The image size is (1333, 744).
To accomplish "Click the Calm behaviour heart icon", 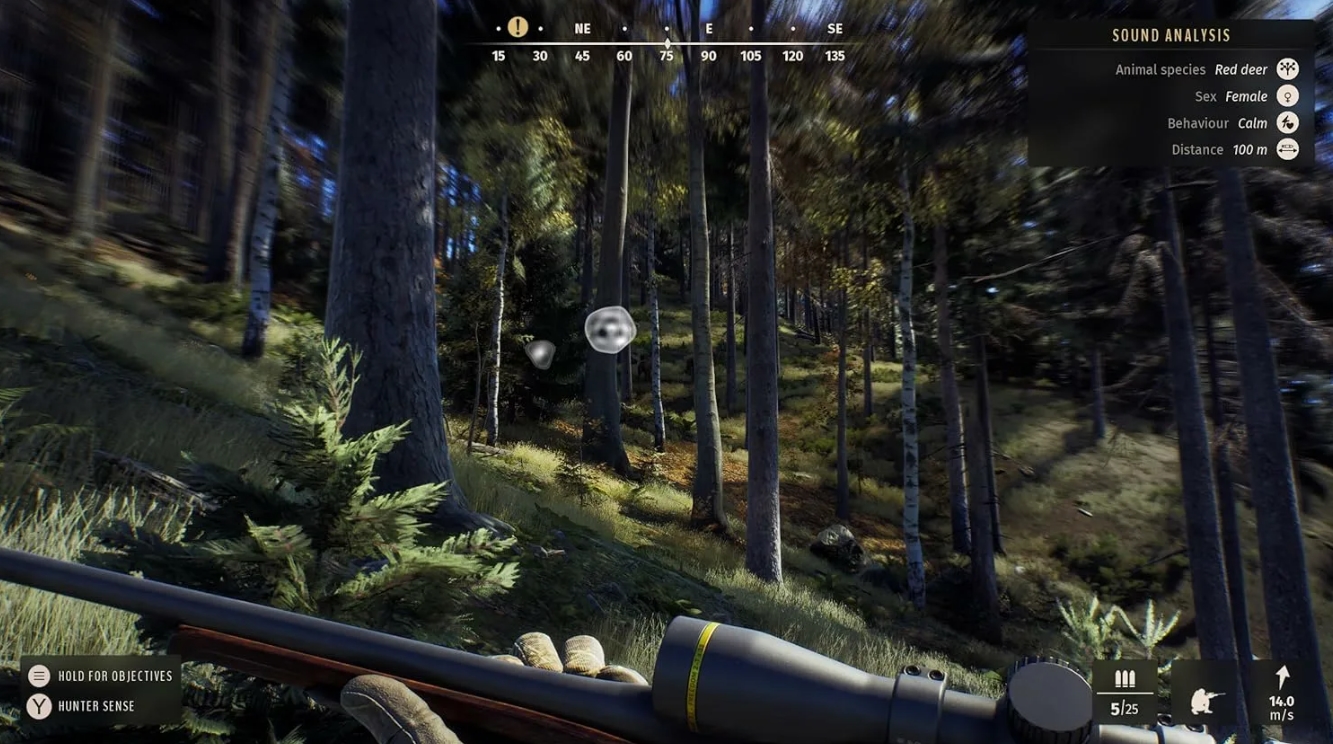I will pyautogui.click(x=1286, y=122).
